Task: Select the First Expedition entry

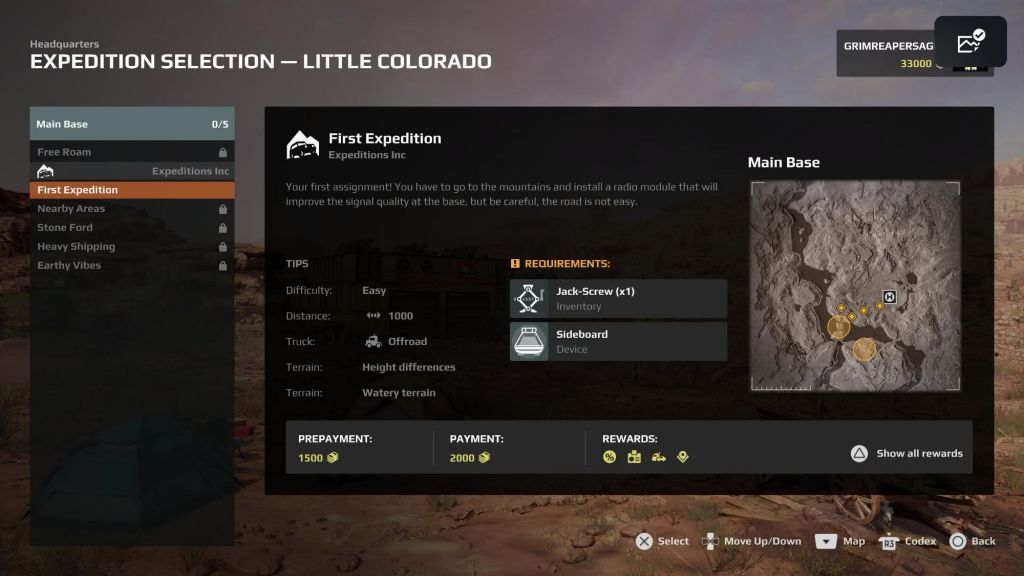Action: 132,190
